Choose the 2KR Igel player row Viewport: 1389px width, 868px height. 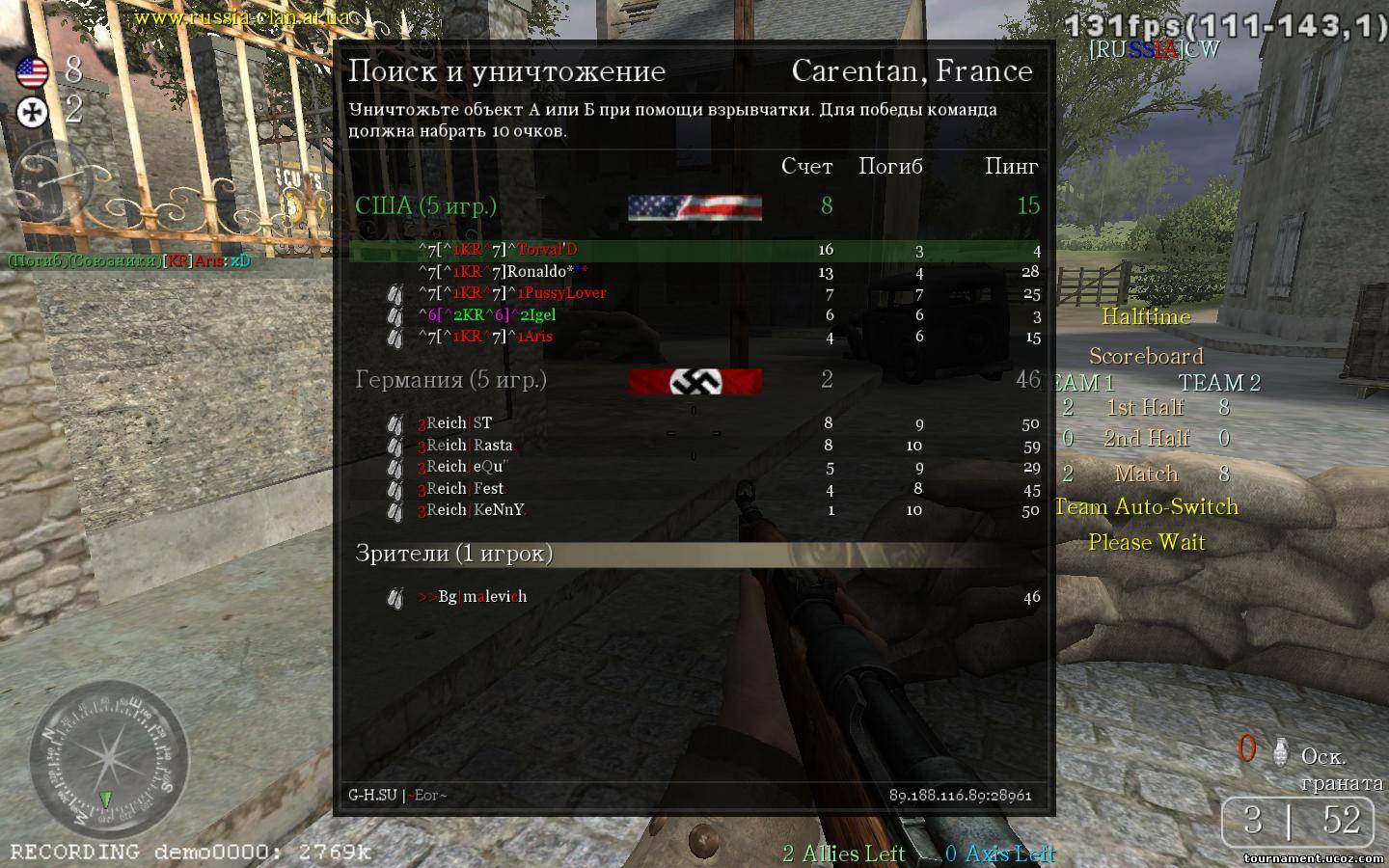694,315
